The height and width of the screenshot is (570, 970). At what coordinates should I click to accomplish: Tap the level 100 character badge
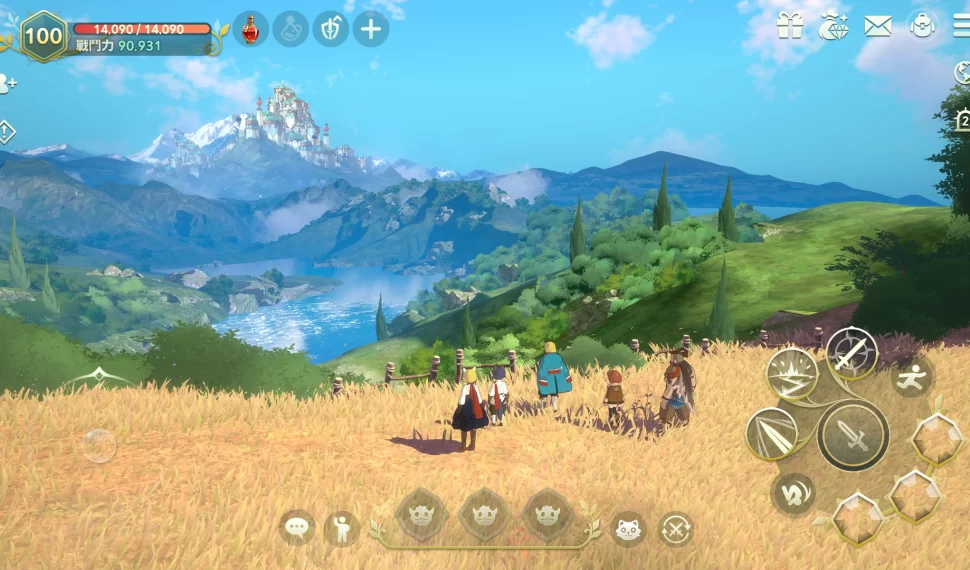43,36
